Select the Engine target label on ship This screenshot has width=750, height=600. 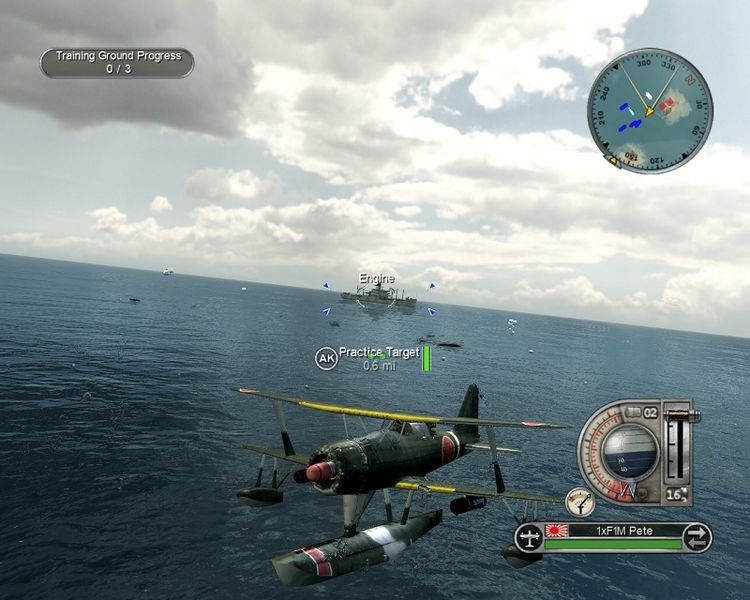tap(377, 278)
